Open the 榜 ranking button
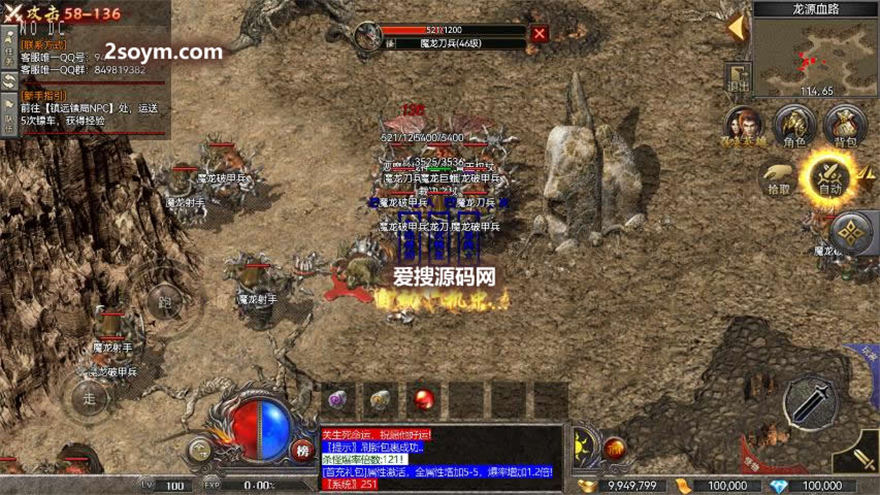The width and height of the screenshot is (880, 495). click(303, 450)
